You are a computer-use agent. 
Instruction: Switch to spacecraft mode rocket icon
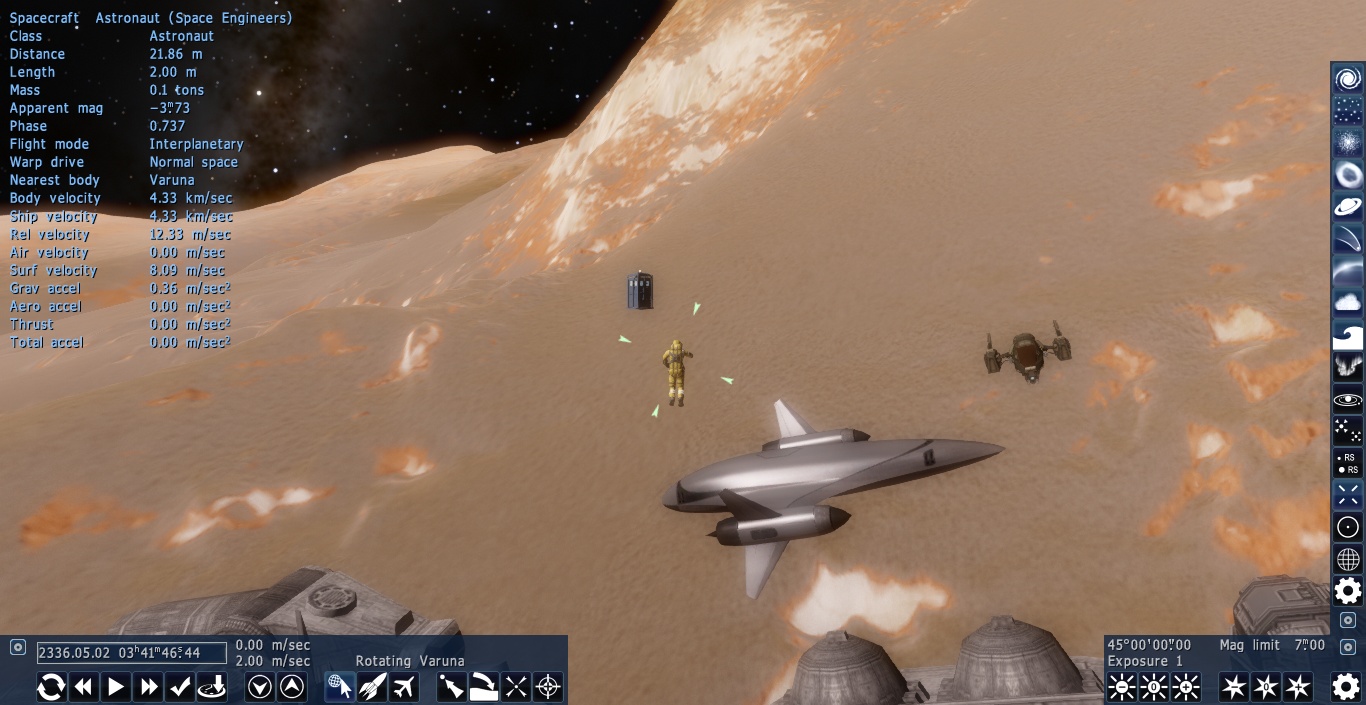click(372, 687)
